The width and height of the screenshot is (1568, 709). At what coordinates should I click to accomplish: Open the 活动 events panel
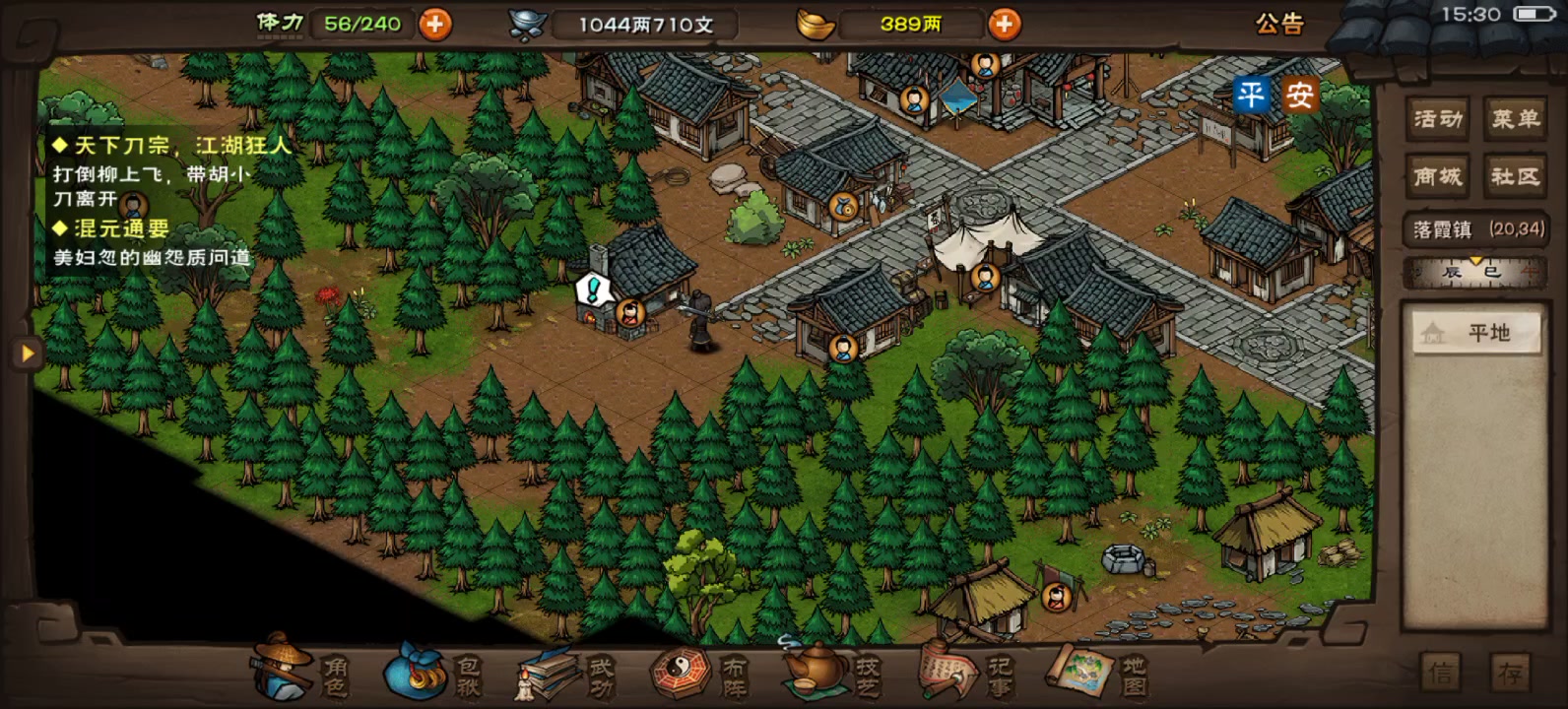tap(1437, 119)
